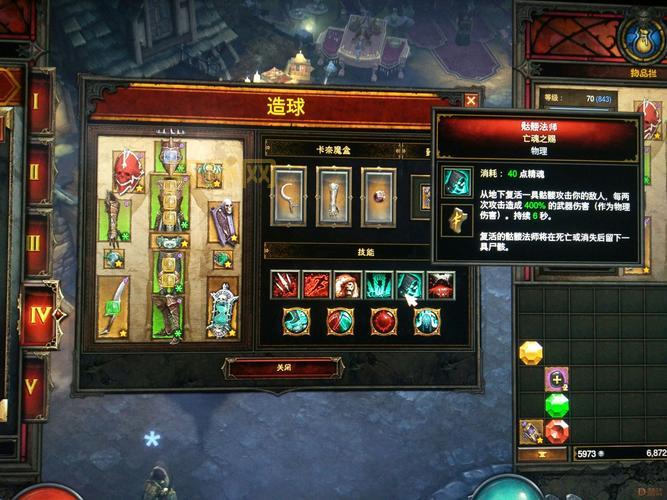Click the first red spikes skill icon
667x500 pixels.
pos(284,285)
